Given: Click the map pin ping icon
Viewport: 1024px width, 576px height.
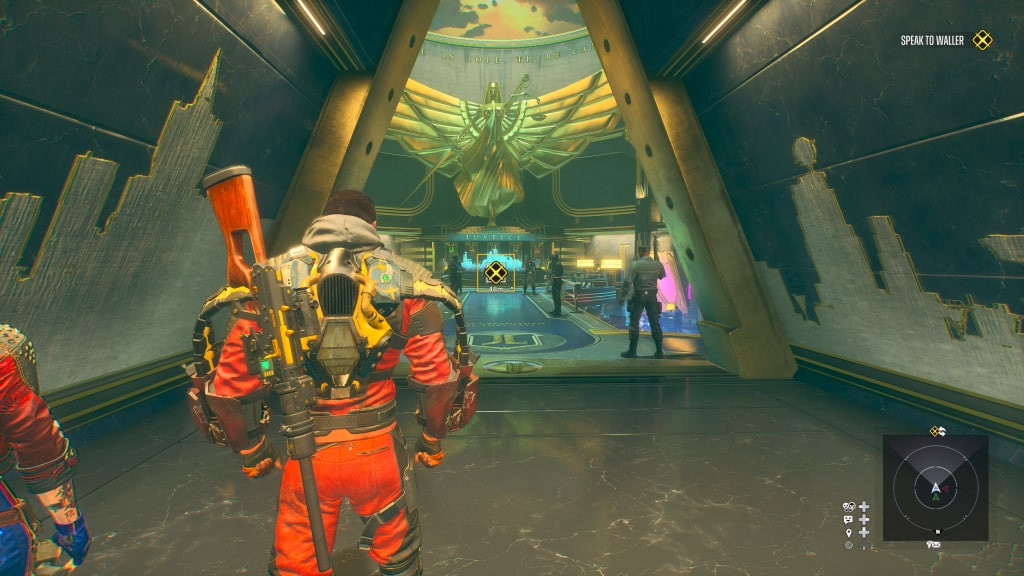Looking at the screenshot, I should point(849,533).
